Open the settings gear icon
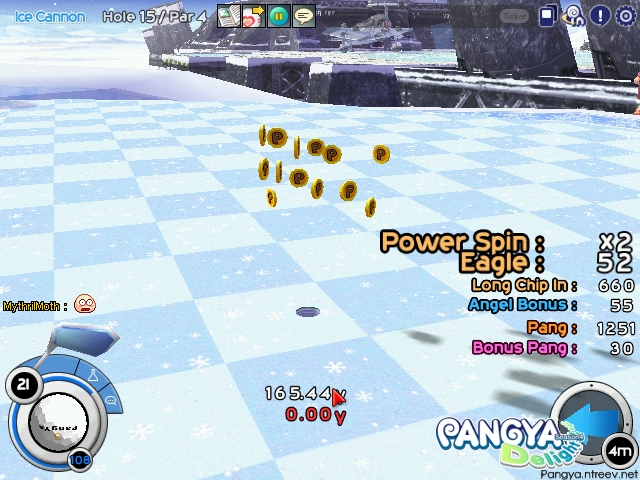The height and width of the screenshot is (480, 640). point(626,16)
